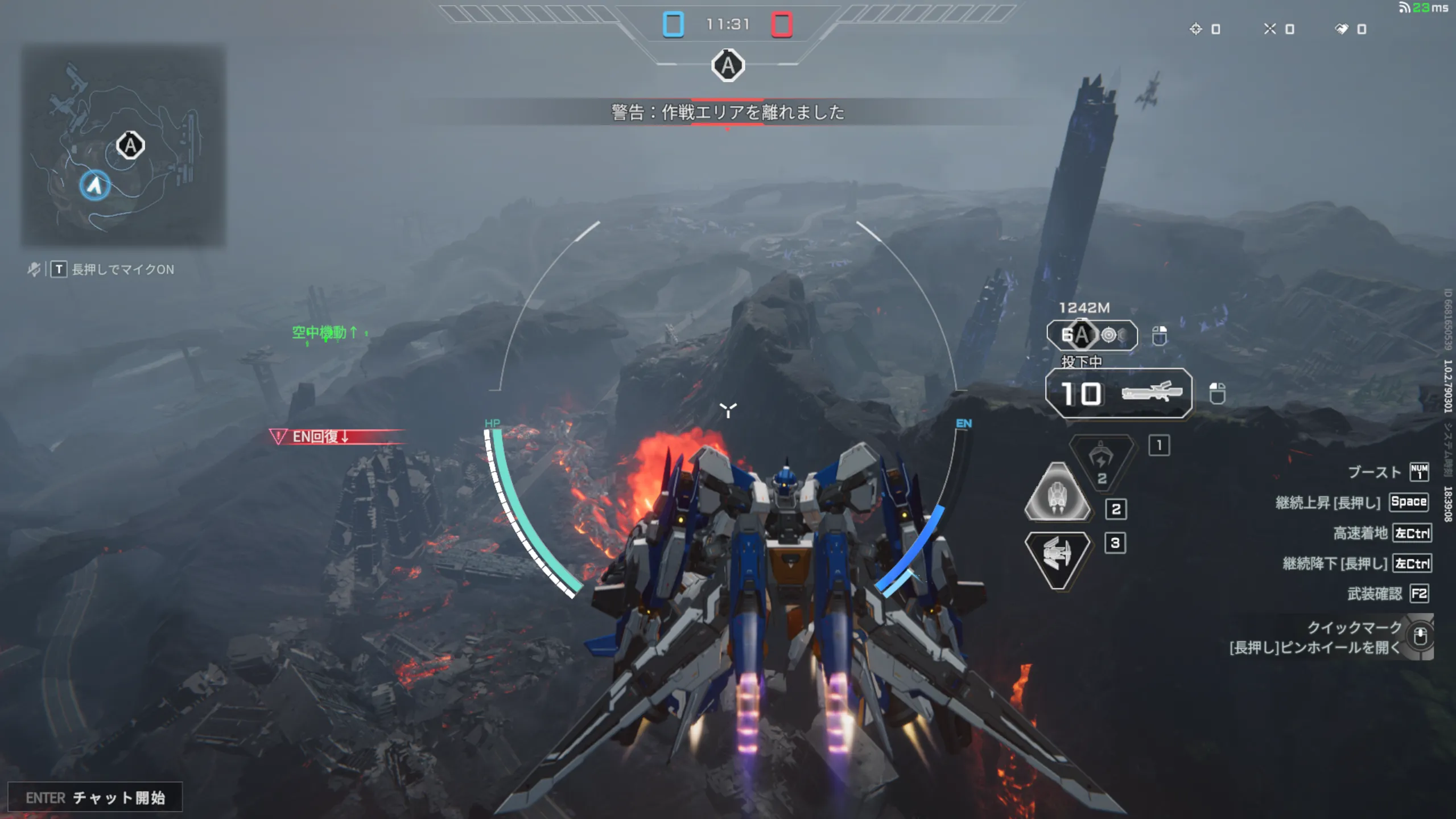
Task: Trigger the jet transform ability in slot 3
Action: [1057, 558]
